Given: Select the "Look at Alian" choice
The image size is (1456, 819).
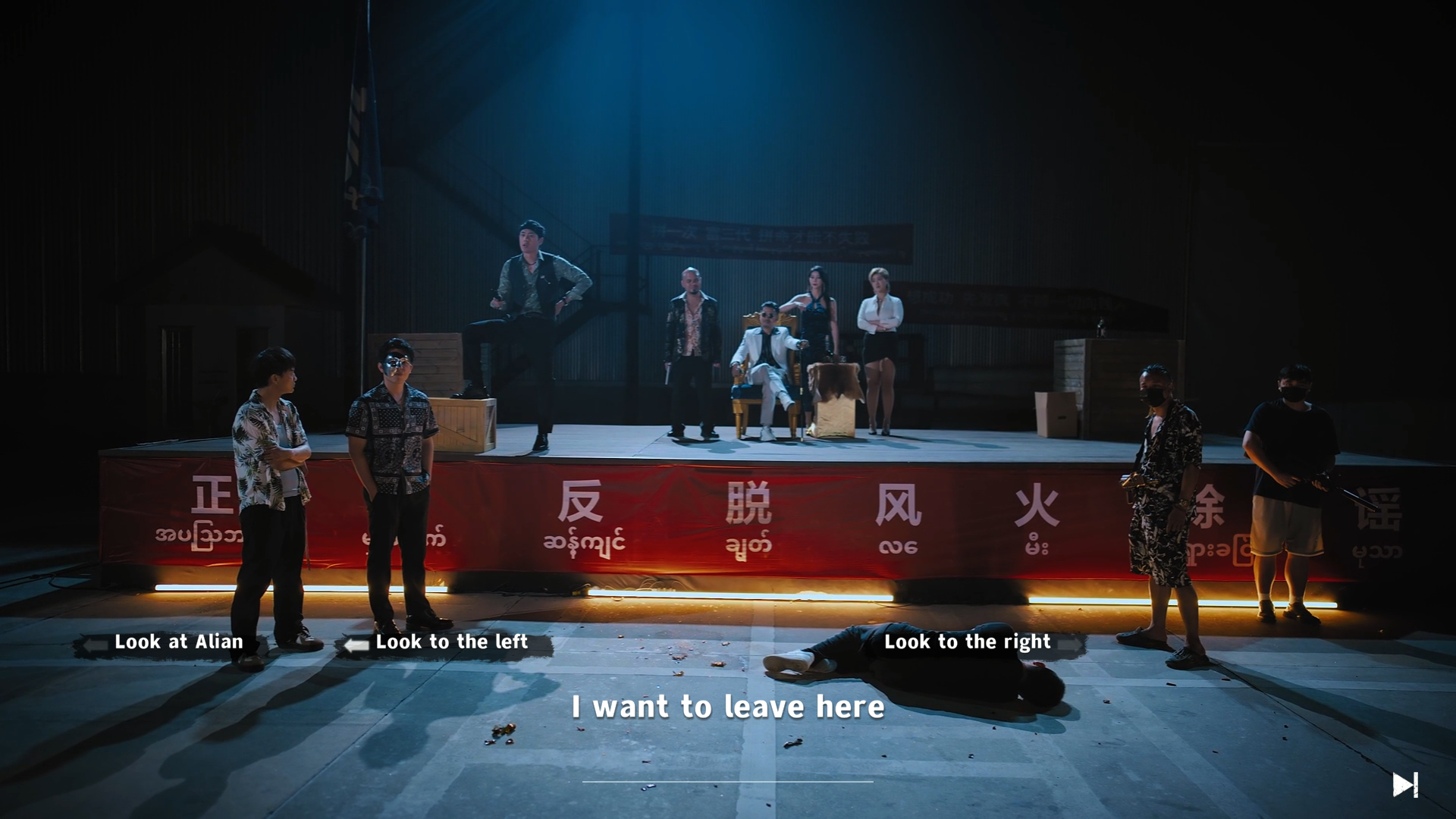Looking at the screenshot, I should tap(178, 642).
